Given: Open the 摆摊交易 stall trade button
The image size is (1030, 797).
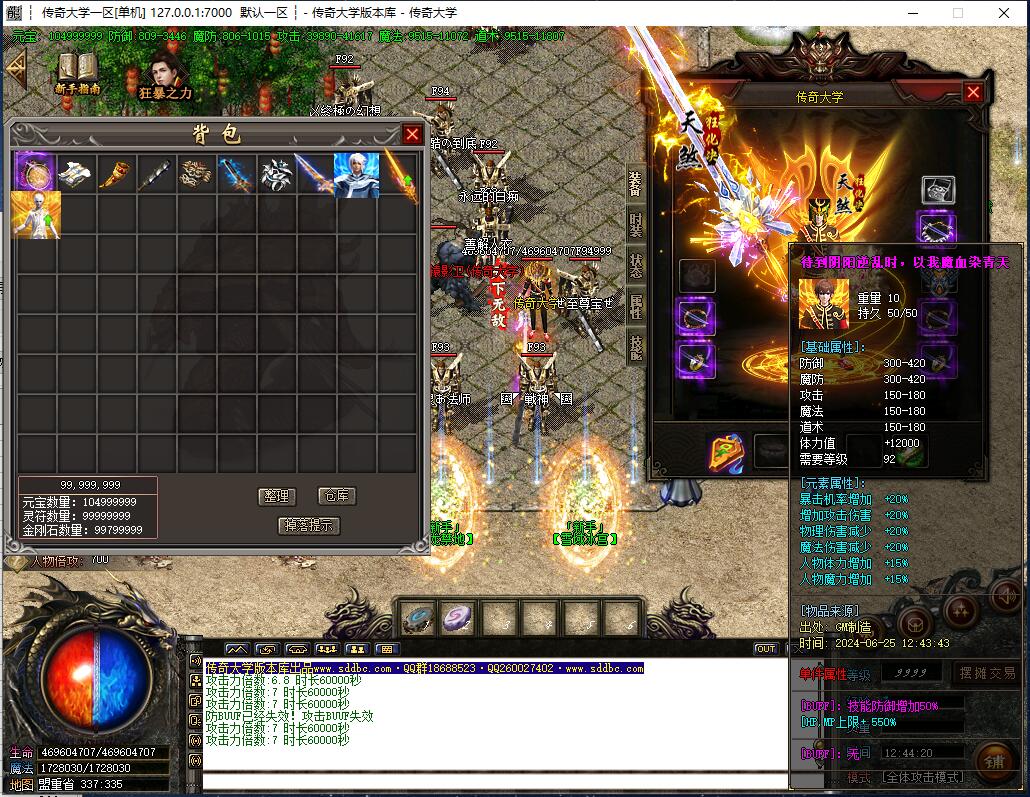Looking at the screenshot, I should click(986, 673).
